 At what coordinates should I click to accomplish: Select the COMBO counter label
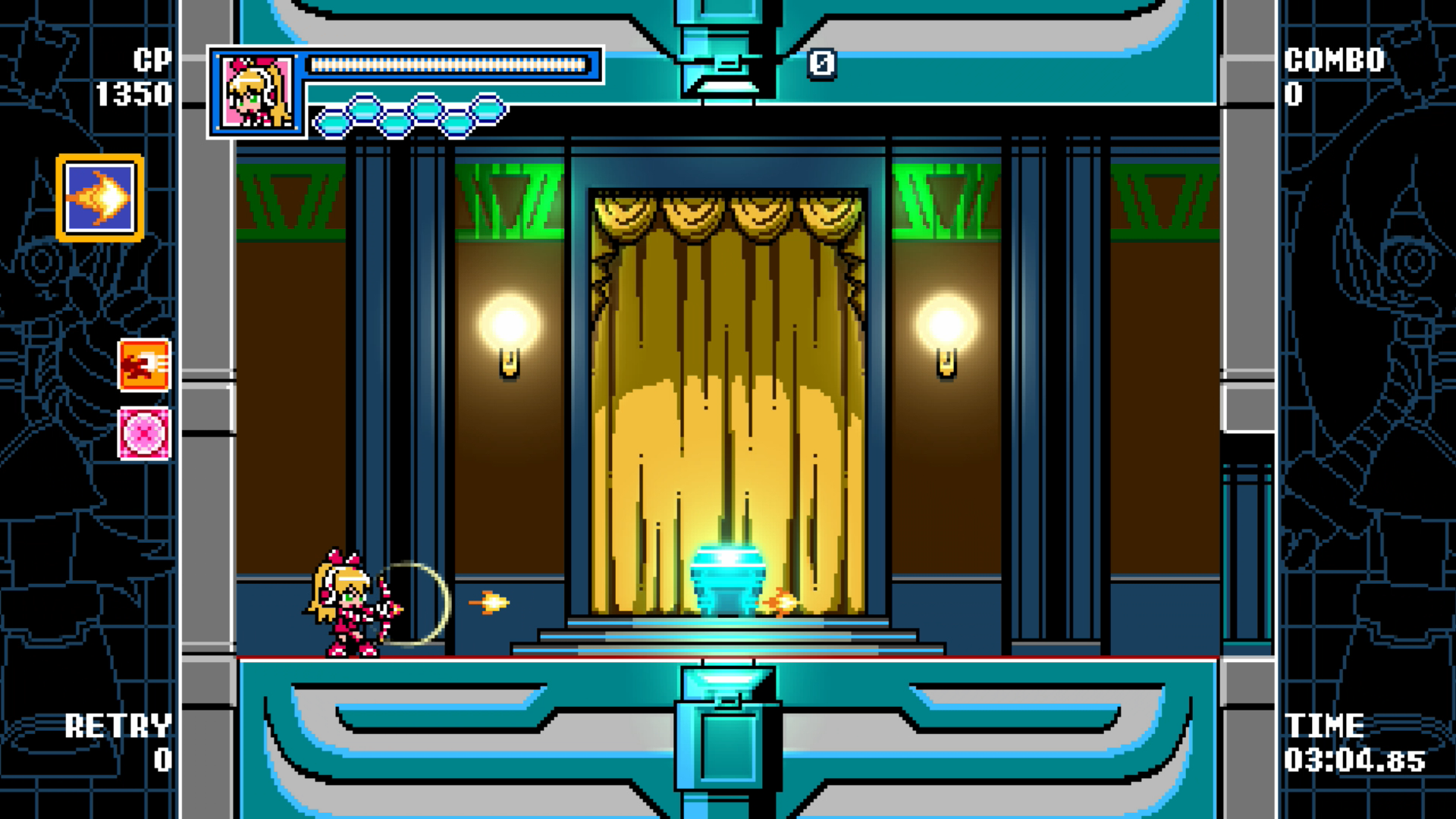tap(1333, 59)
